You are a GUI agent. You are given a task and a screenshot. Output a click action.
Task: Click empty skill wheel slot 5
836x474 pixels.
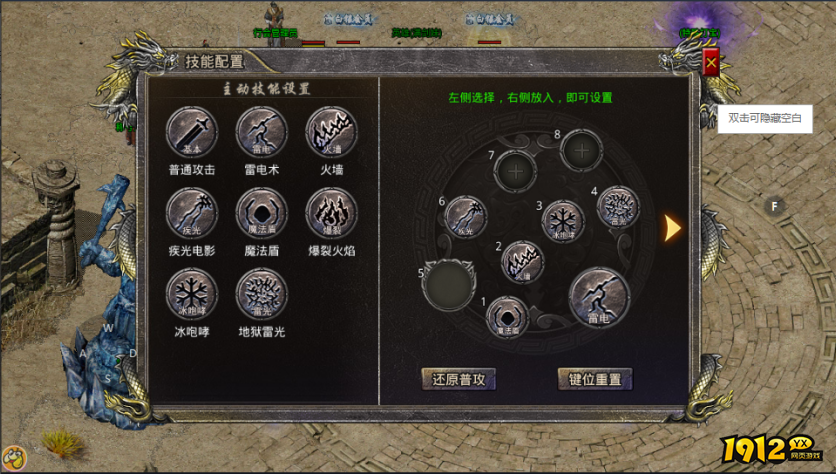pos(448,284)
